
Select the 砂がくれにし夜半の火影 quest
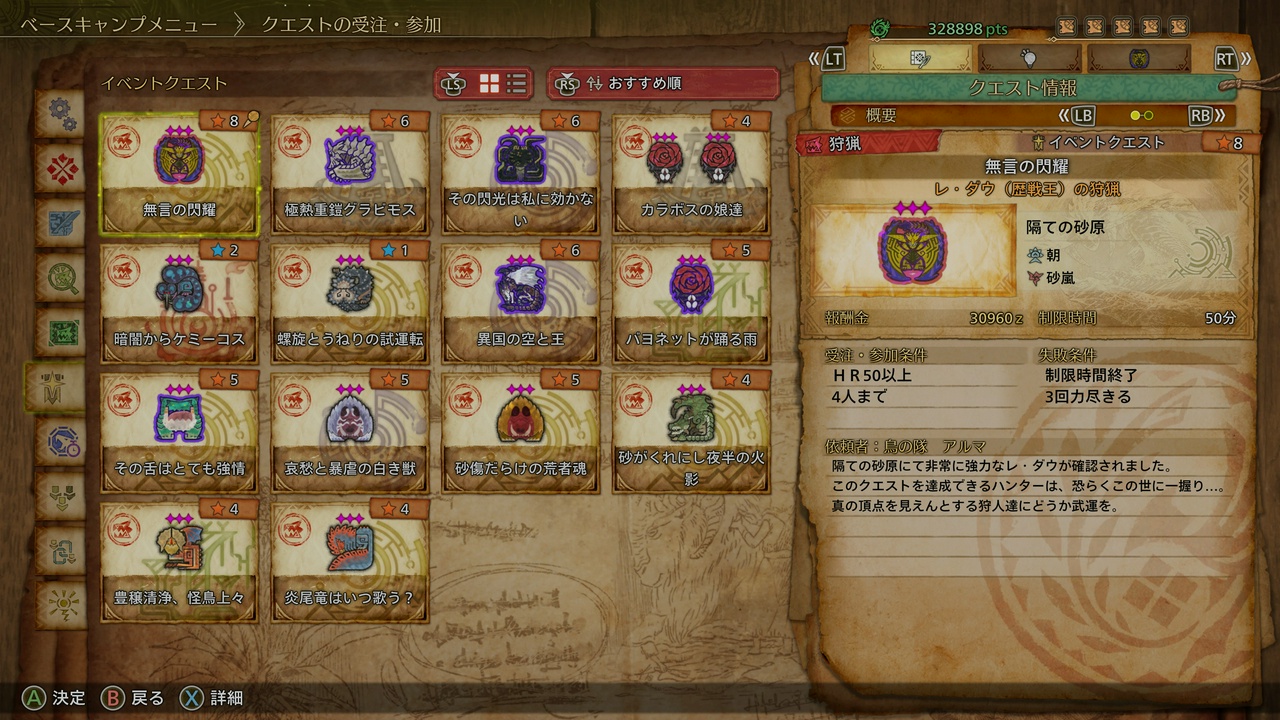(x=692, y=431)
